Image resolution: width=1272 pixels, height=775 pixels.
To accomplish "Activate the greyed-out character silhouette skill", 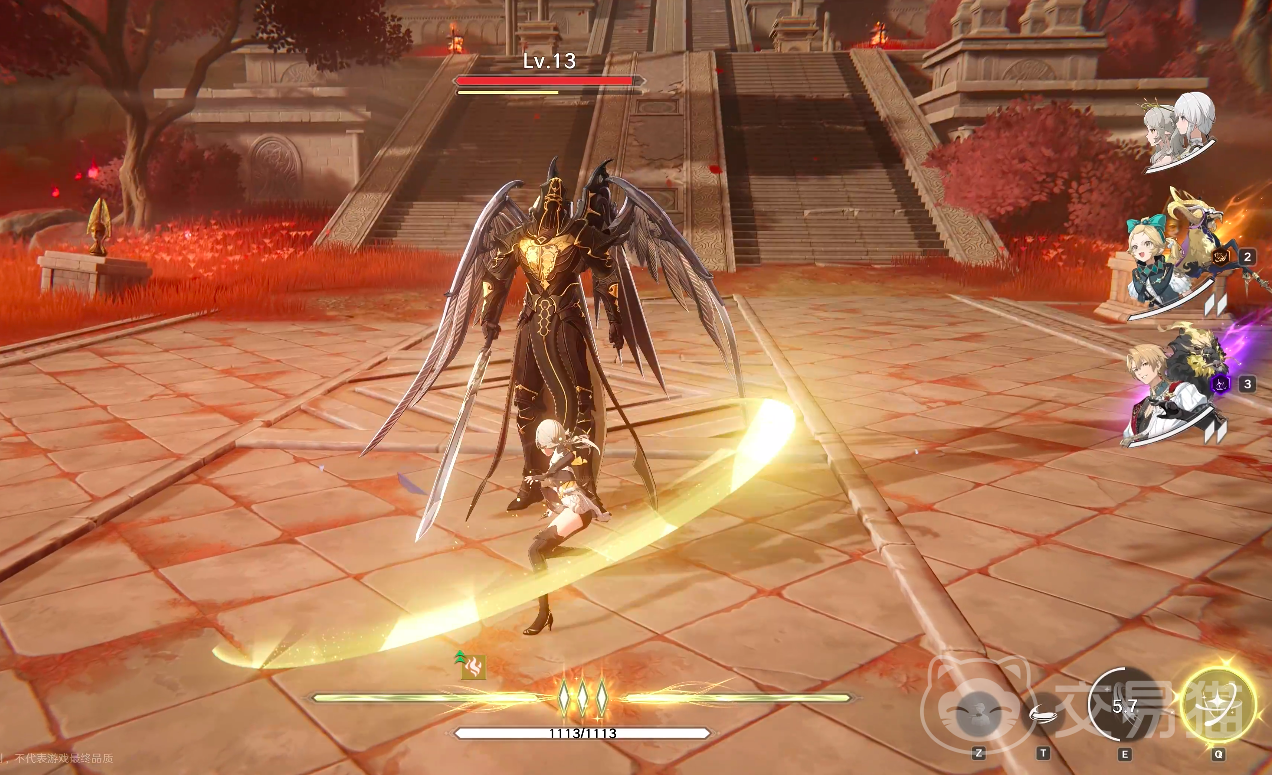I will (975, 714).
